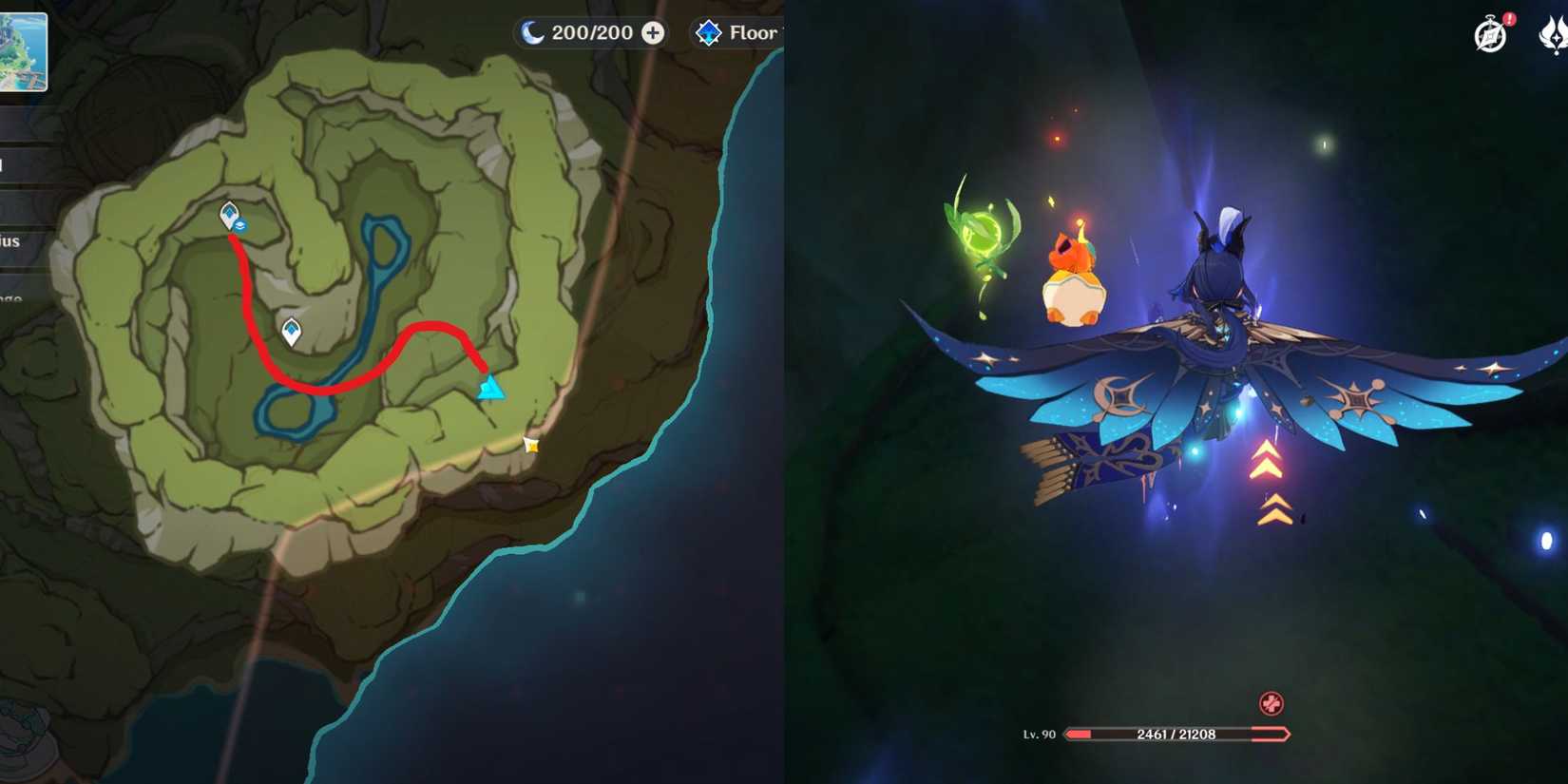Click the red weakness marker above the boss health bar
The height and width of the screenshot is (784, 1568).
[x=1271, y=705]
